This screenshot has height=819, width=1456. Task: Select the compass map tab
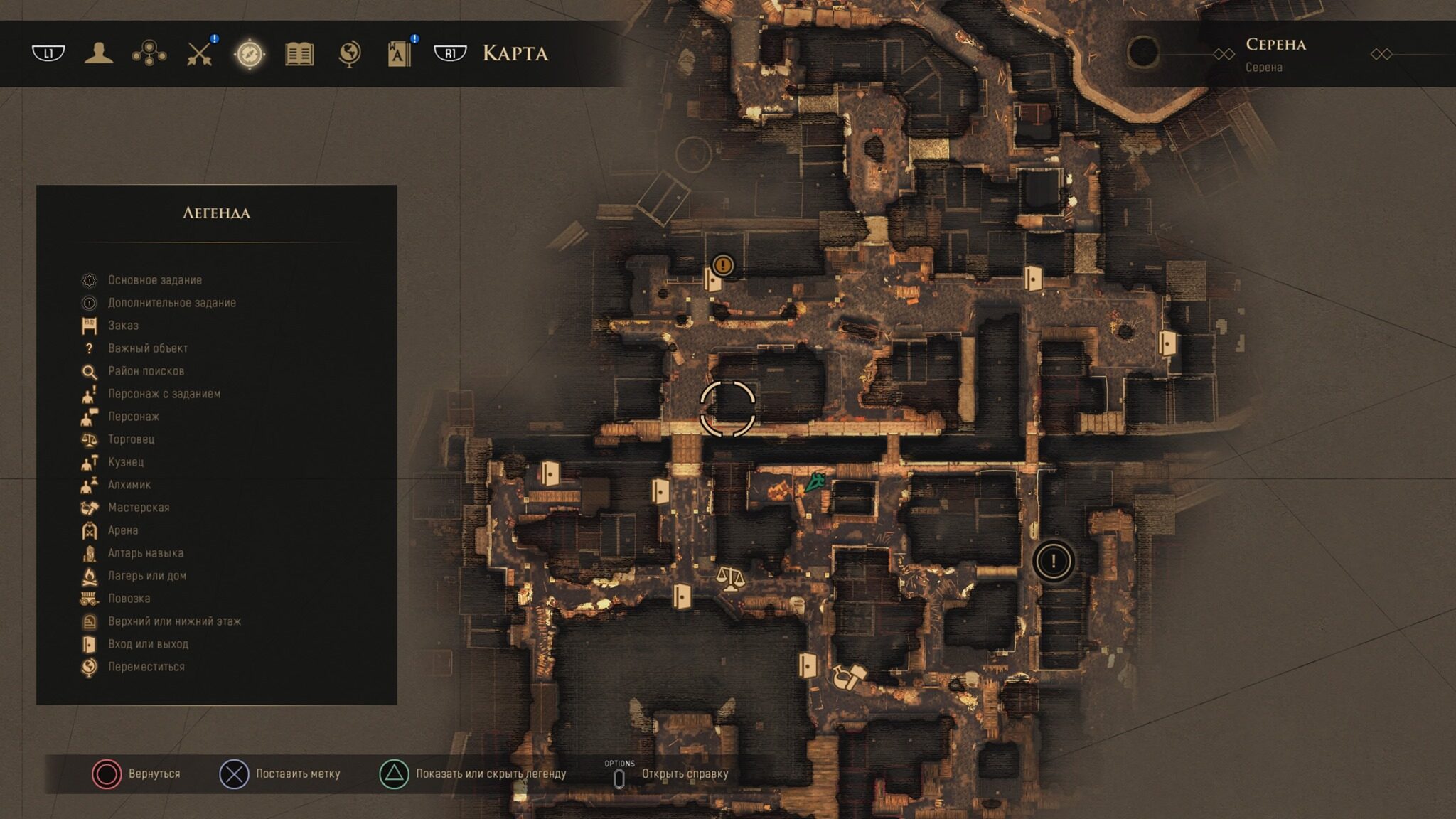click(250, 53)
